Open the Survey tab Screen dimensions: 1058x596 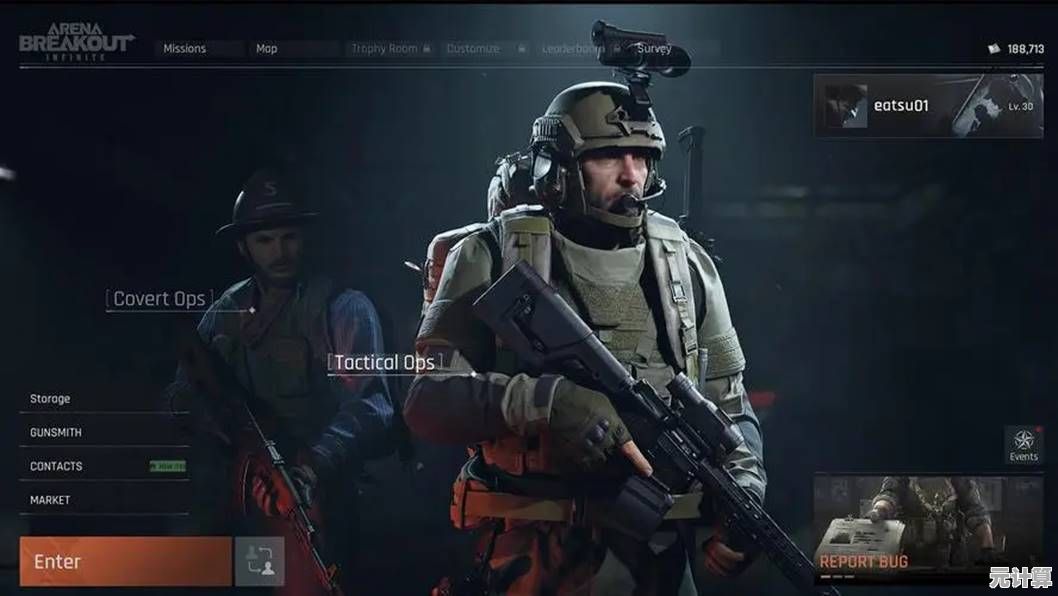(655, 48)
